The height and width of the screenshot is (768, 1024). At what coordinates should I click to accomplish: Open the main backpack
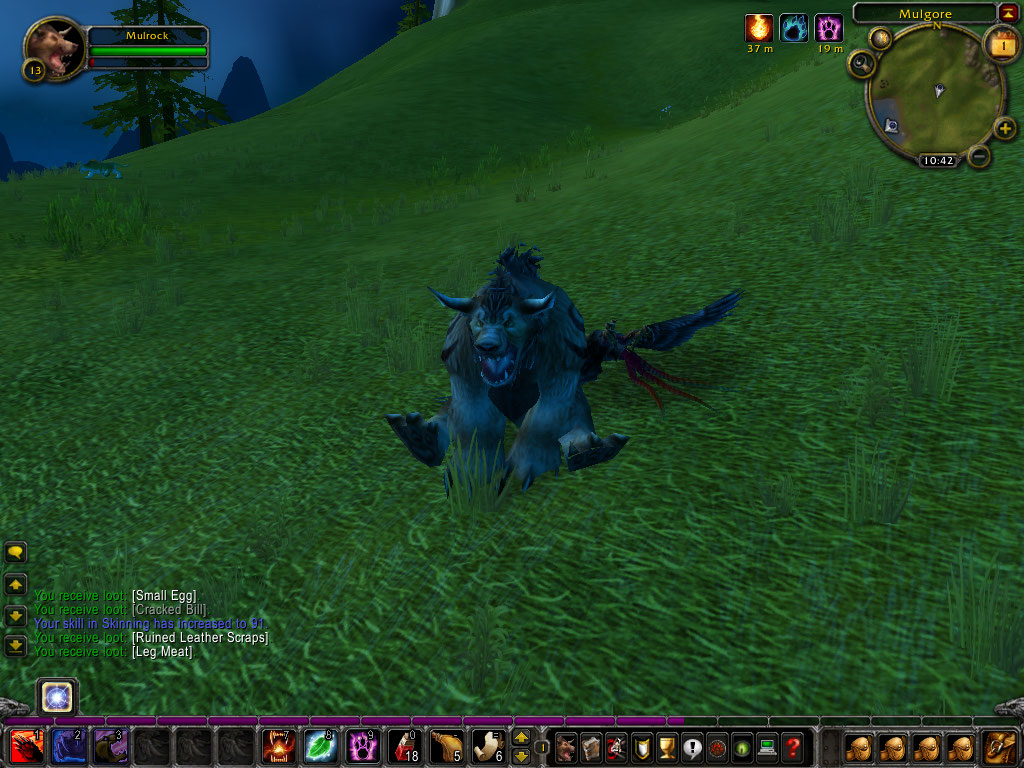pyautogui.click(x=1000, y=746)
